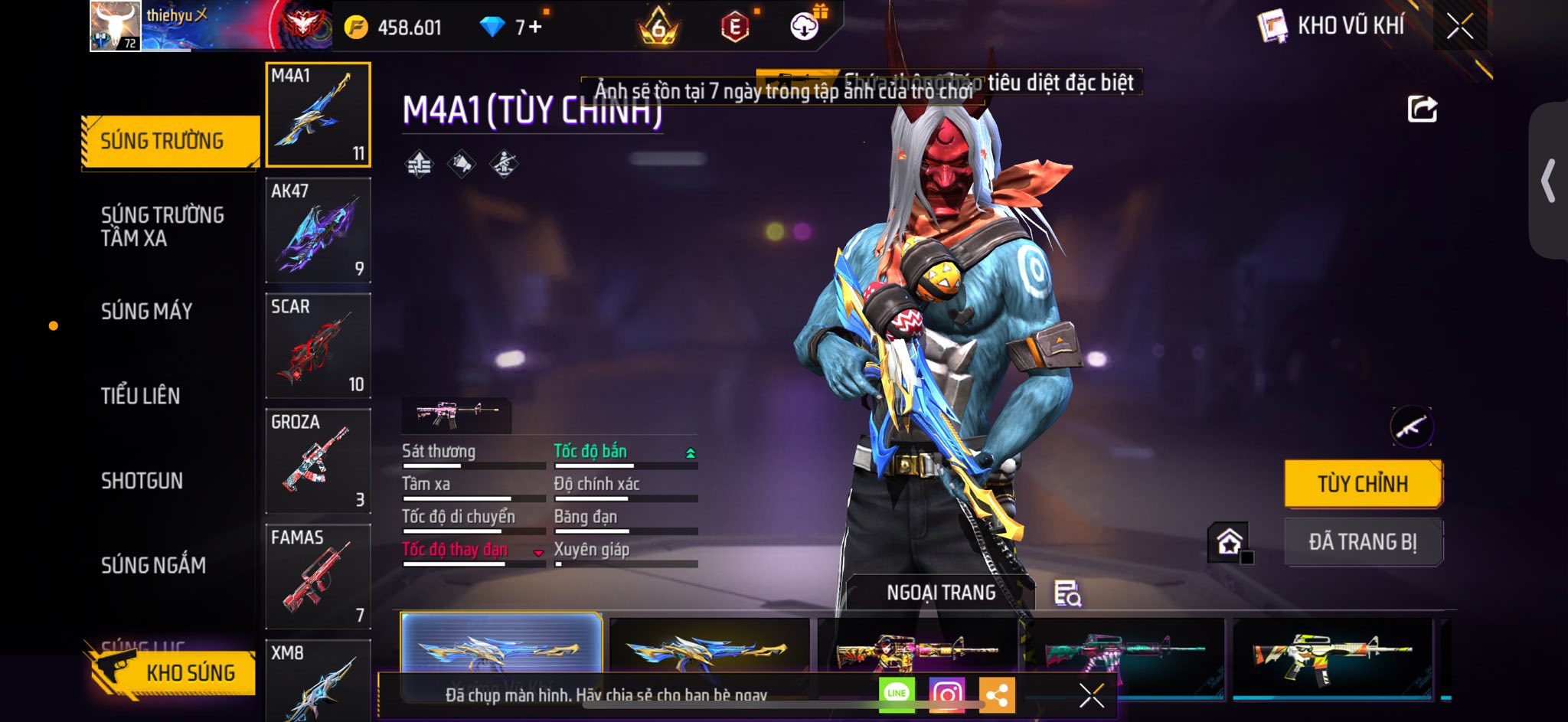Switch to the Súng Trường Tầm Xa category
Viewport: 1568px width, 722px height.
[162, 226]
